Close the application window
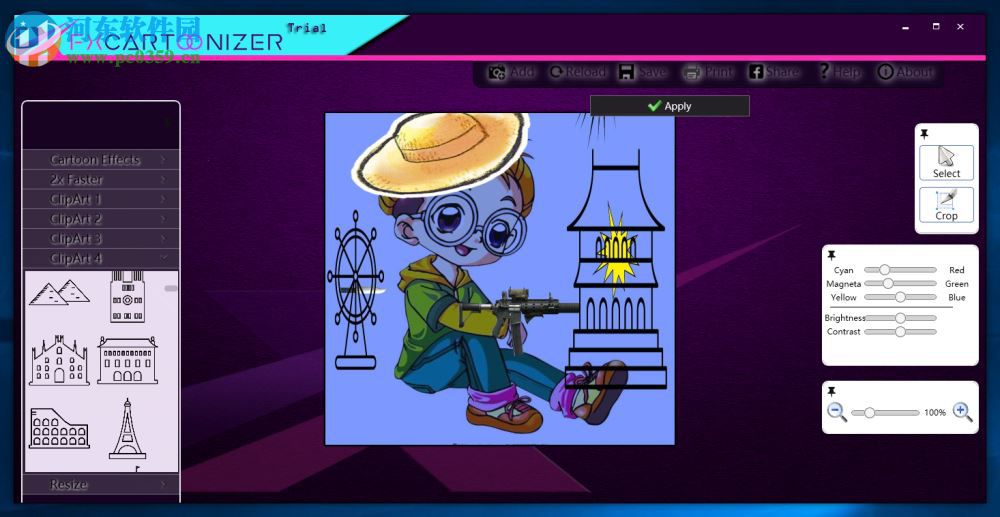Viewport: 1000px width, 517px height. 960,27
